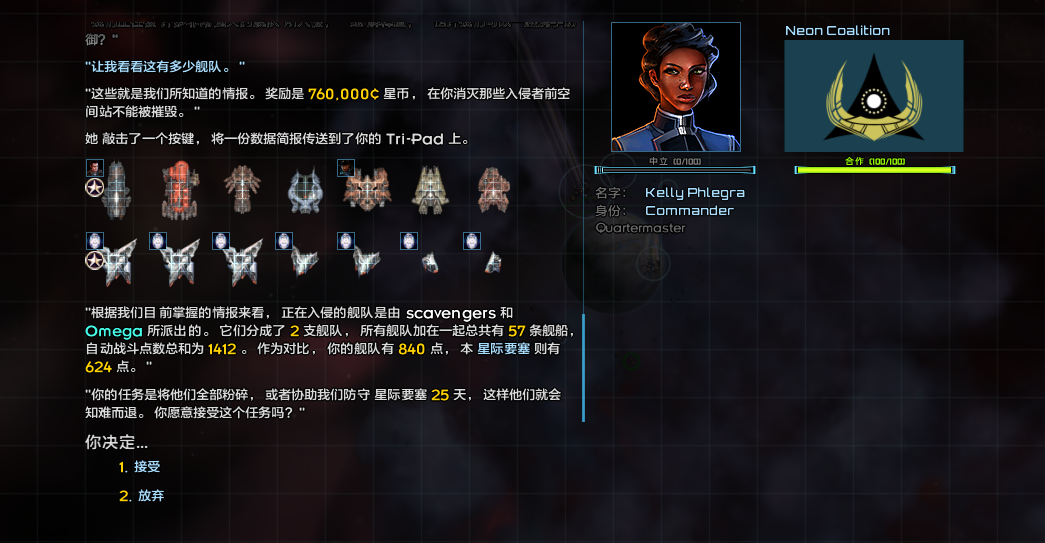Click Kelly Phlegra's portrait

click(x=675, y=87)
